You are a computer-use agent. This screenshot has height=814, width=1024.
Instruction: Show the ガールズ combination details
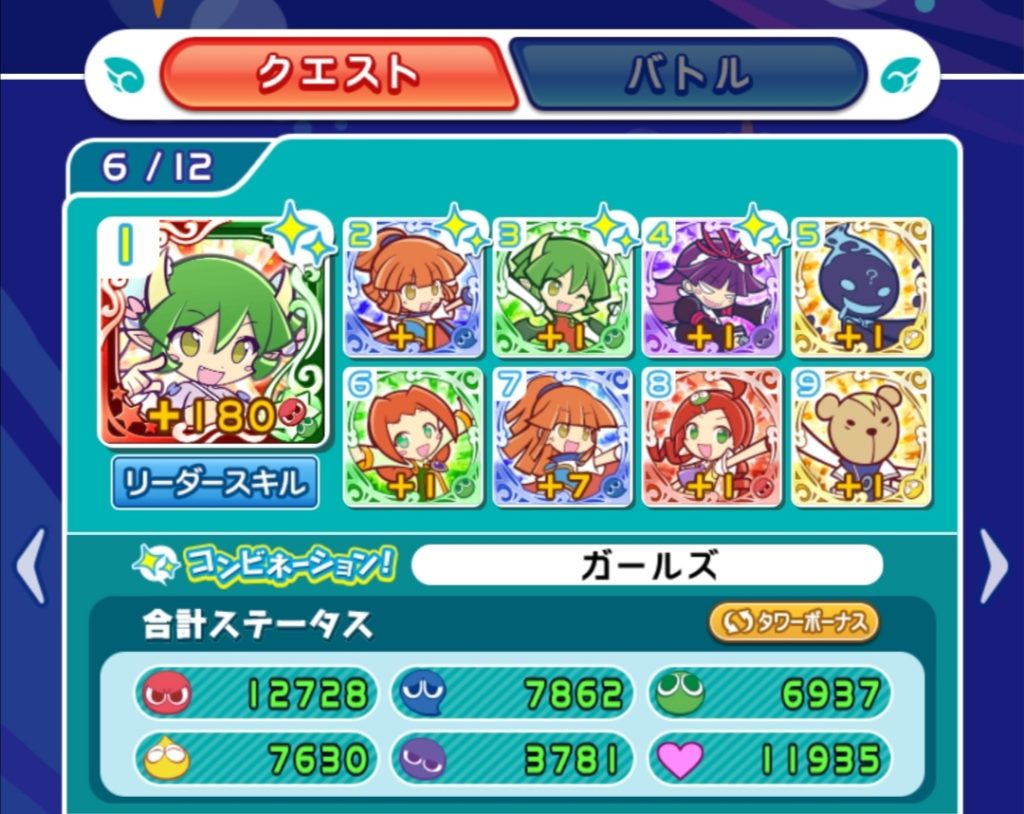click(647, 566)
